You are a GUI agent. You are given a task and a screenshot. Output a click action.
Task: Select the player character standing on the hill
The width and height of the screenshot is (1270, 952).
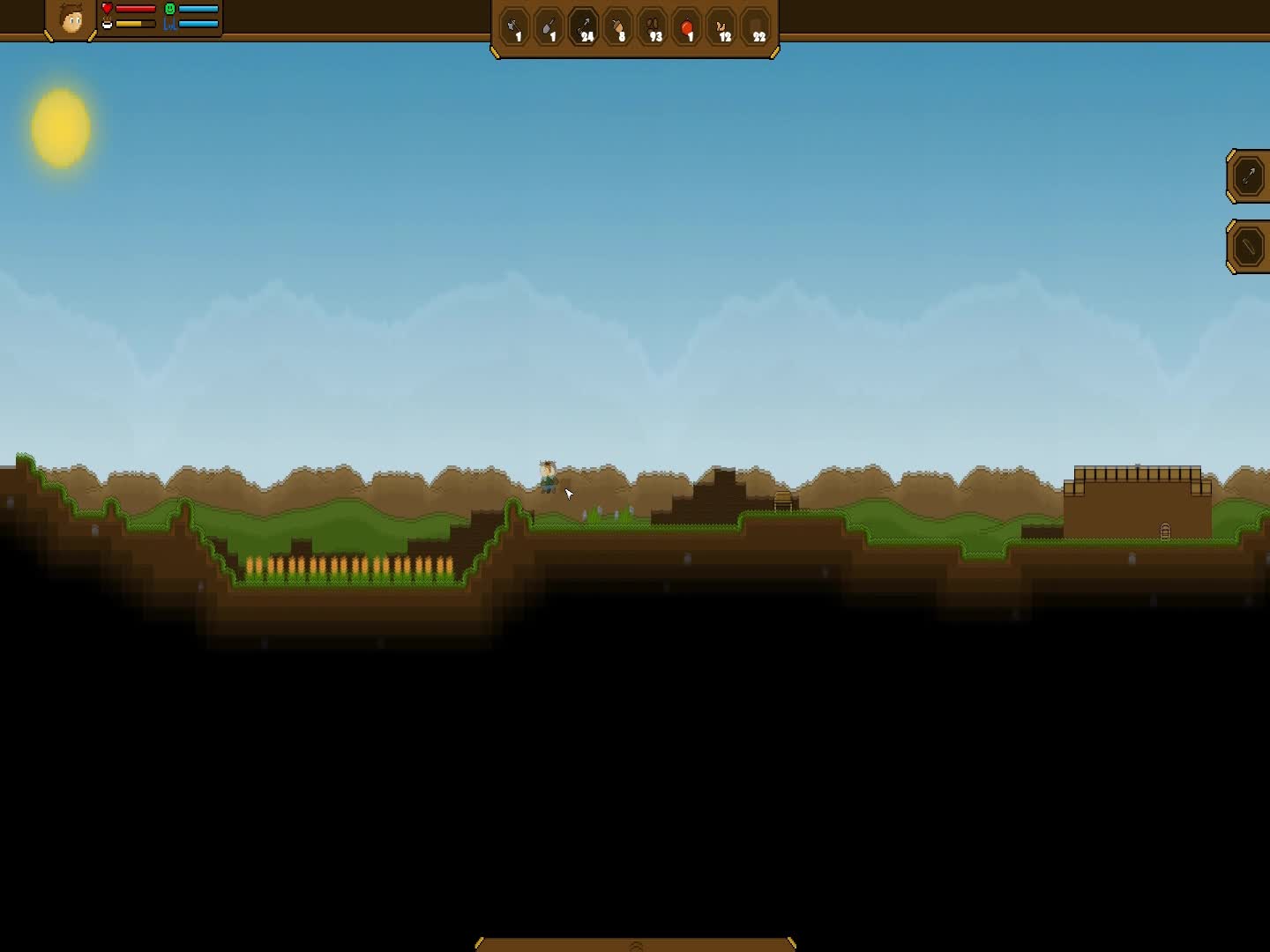pos(547,476)
